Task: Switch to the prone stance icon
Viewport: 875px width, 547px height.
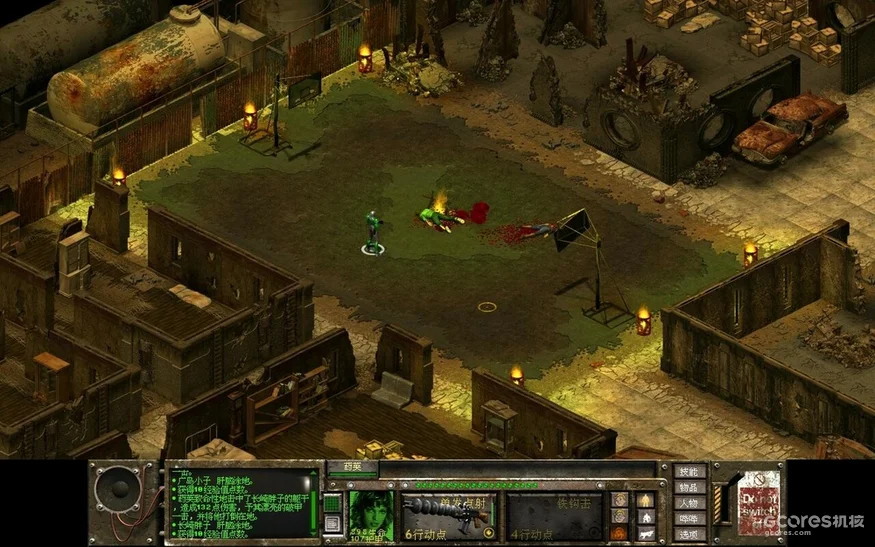Action: 646,534
